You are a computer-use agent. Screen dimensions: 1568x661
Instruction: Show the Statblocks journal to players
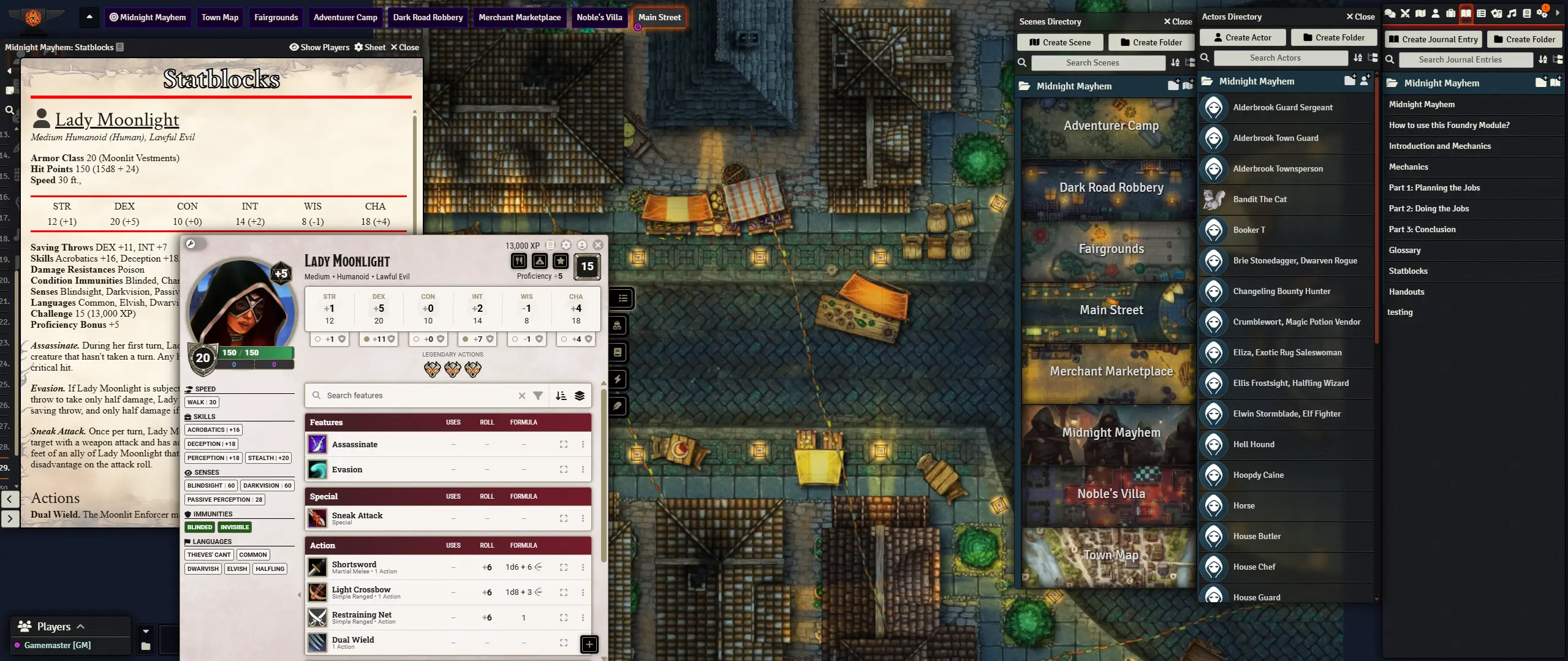(319, 47)
